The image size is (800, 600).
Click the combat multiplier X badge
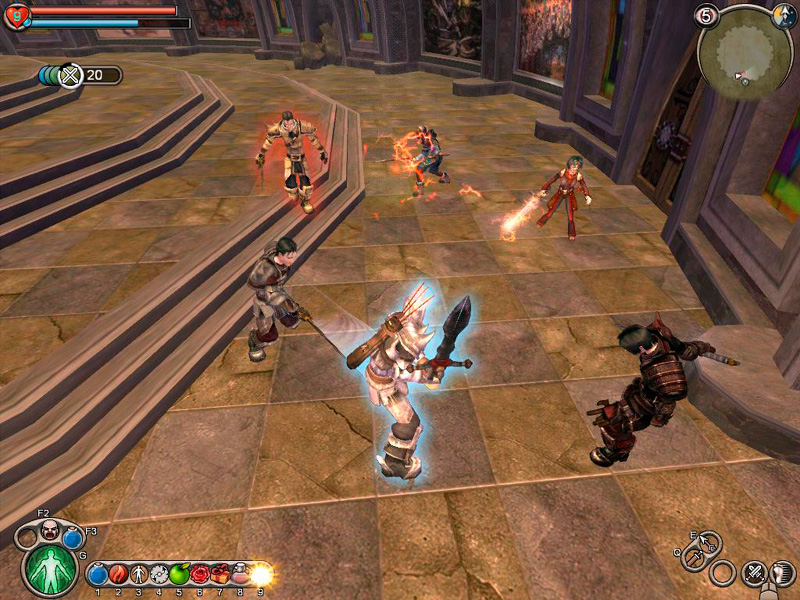point(69,75)
